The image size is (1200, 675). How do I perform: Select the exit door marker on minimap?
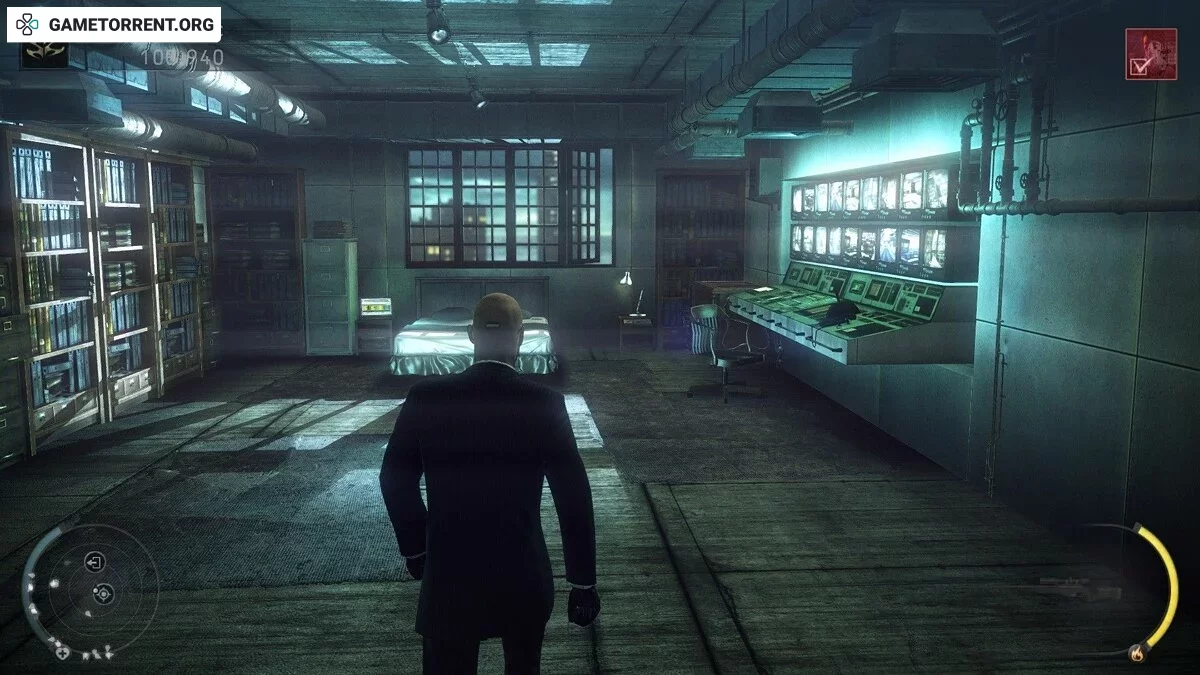[95, 562]
